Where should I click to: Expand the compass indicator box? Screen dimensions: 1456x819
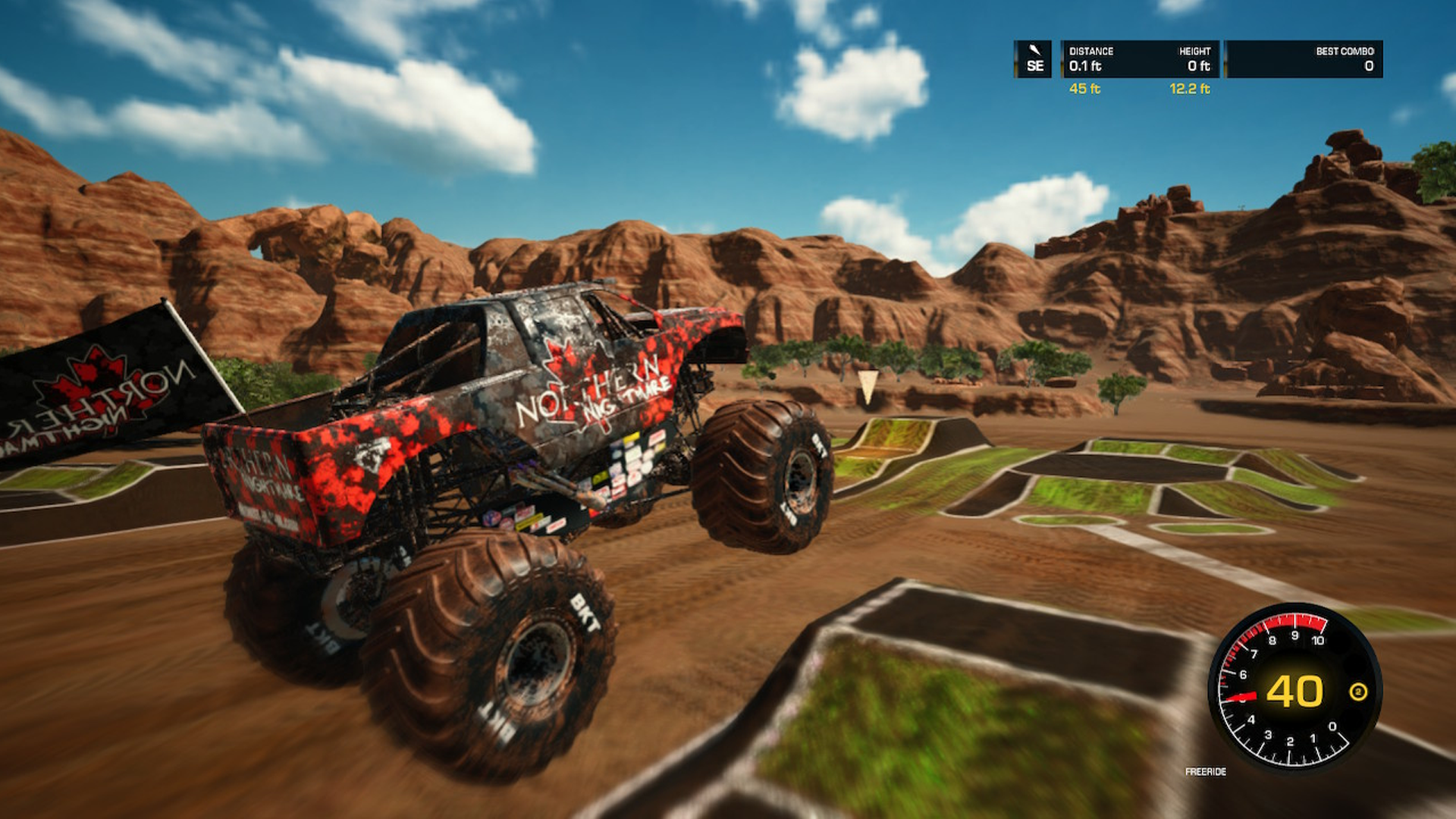tap(1034, 59)
